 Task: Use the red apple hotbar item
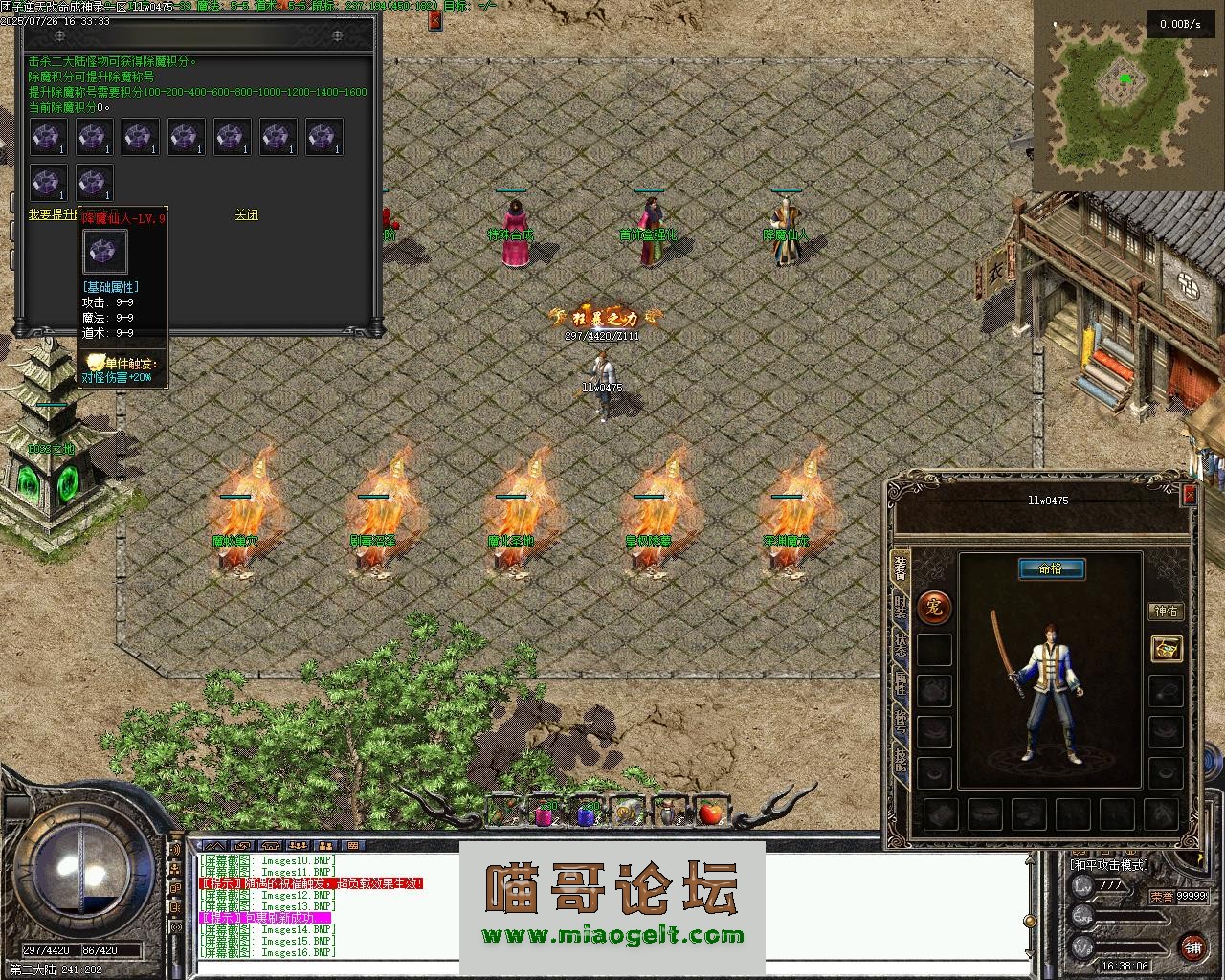(709, 813)
